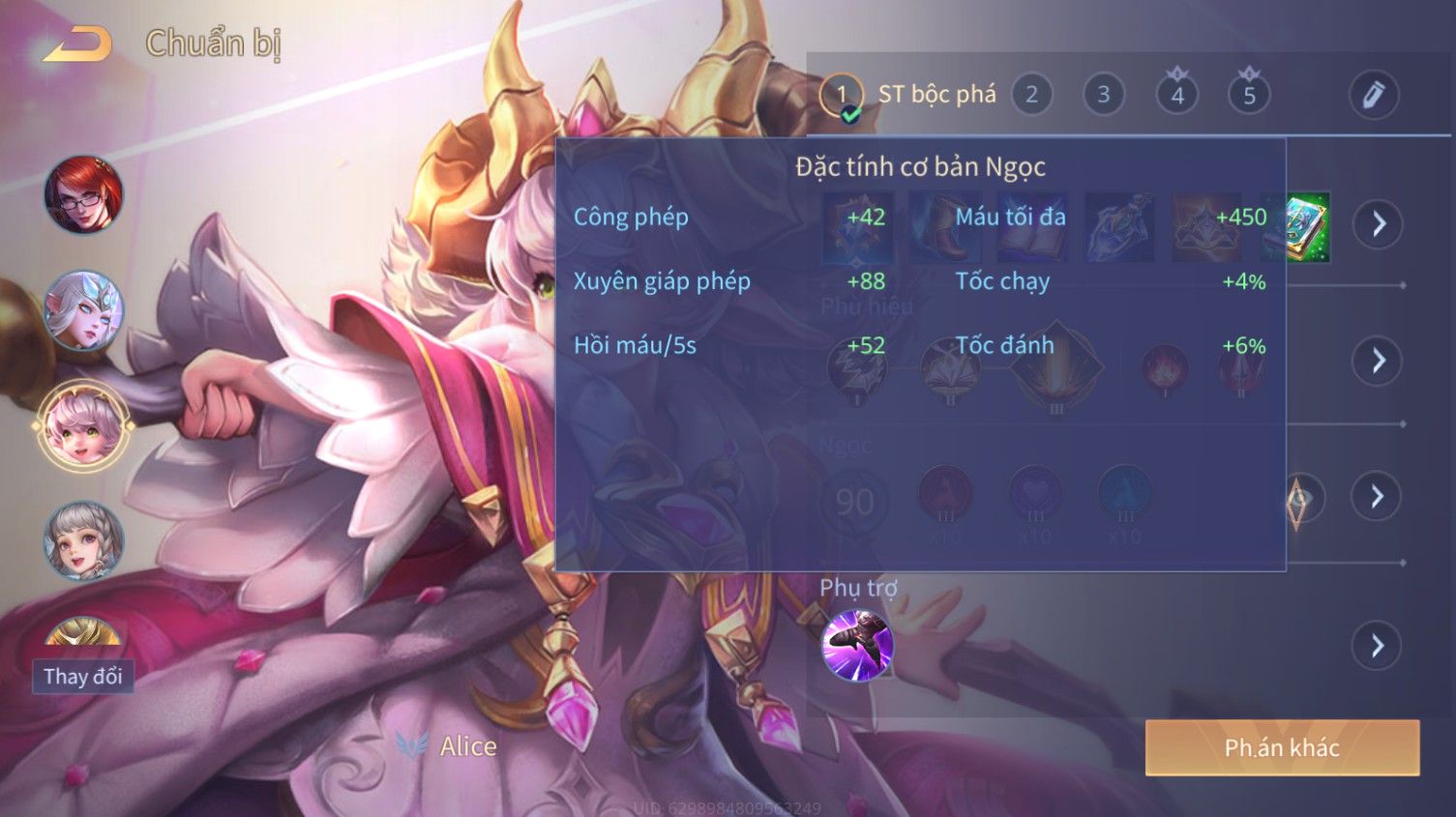1456x817 pixels.
Task: Click the Thay đổi button
Action: click(83, 676)
